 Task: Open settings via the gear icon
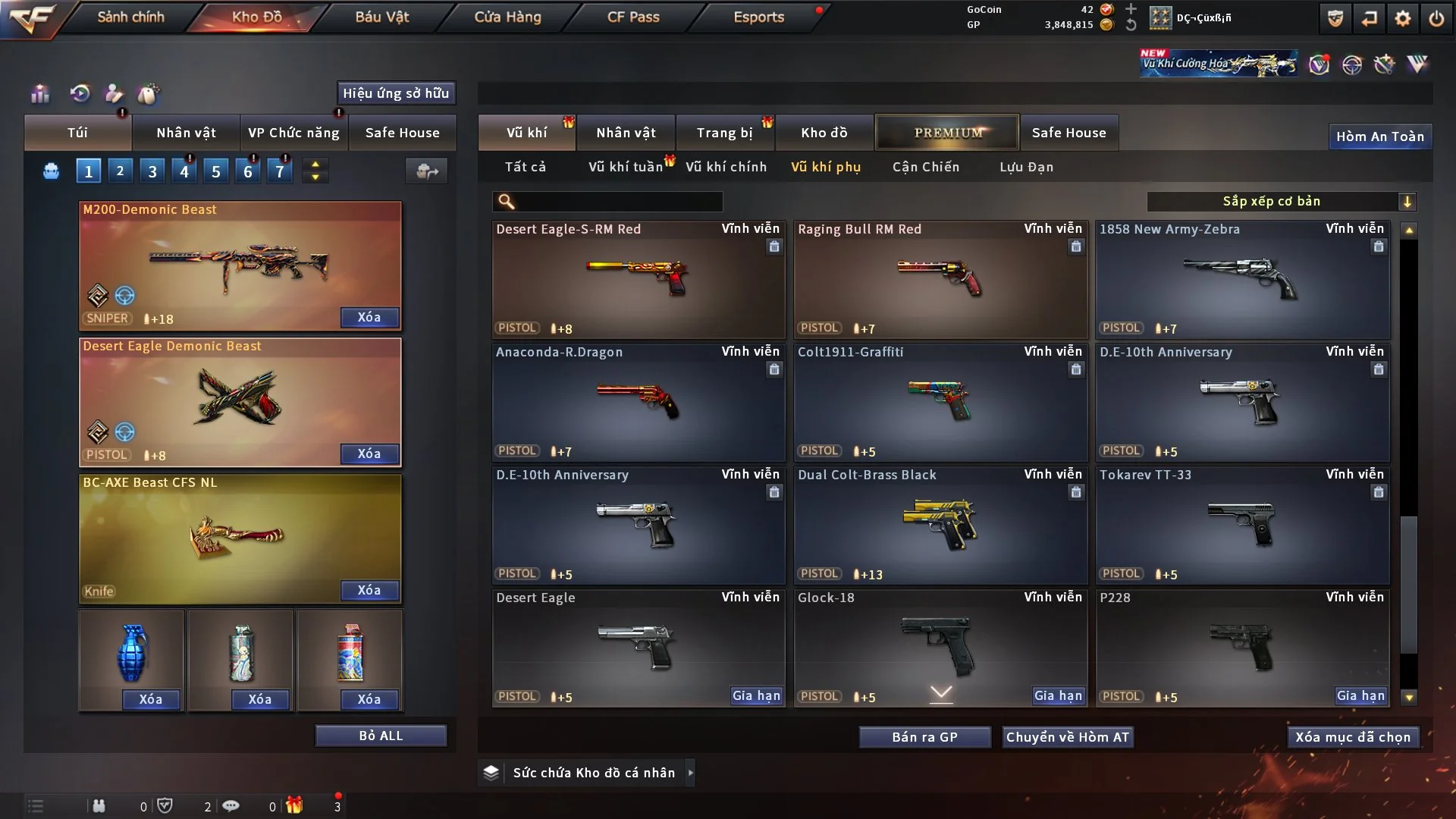(x=1402, y=18)
